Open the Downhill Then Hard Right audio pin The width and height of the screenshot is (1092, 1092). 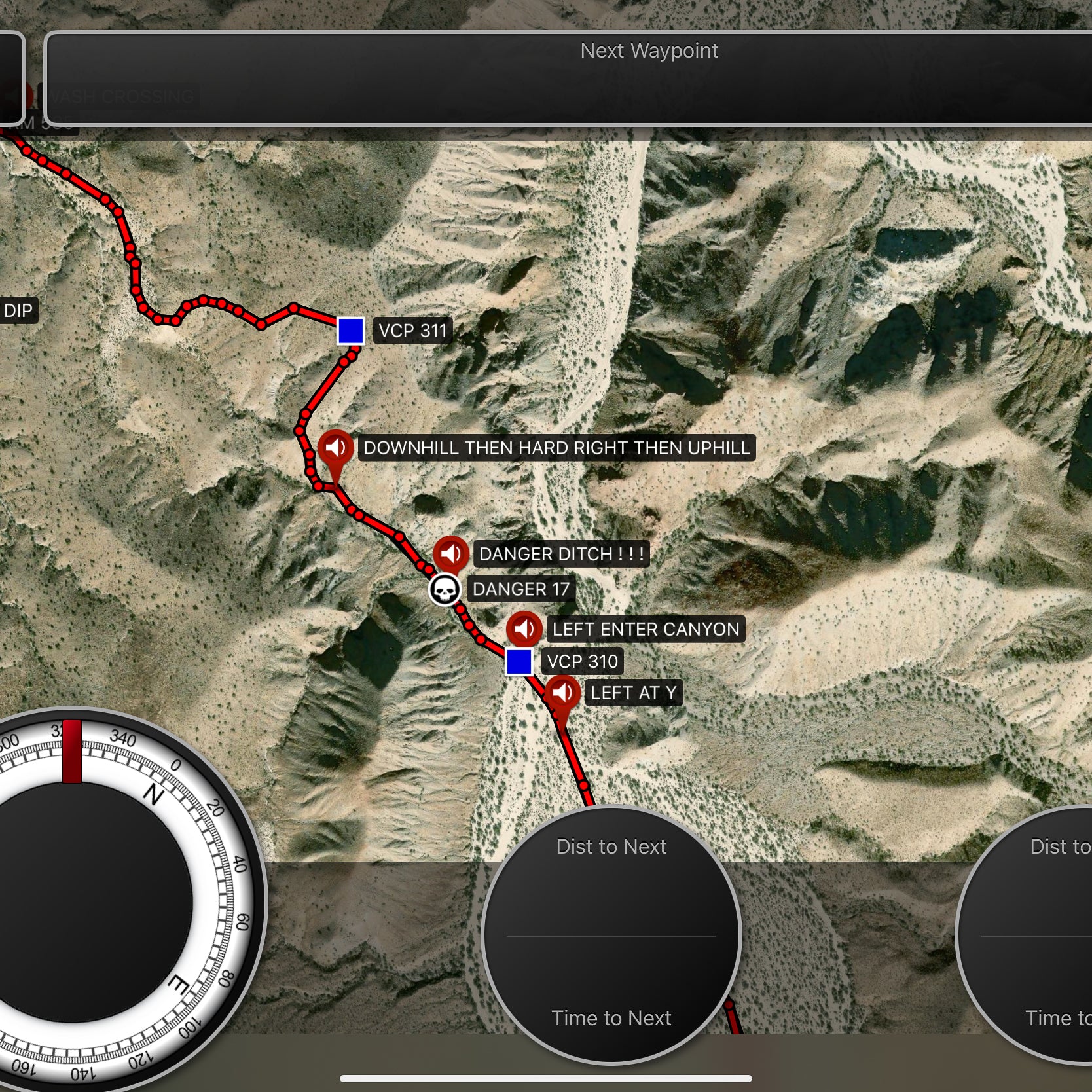click(336, 448)
